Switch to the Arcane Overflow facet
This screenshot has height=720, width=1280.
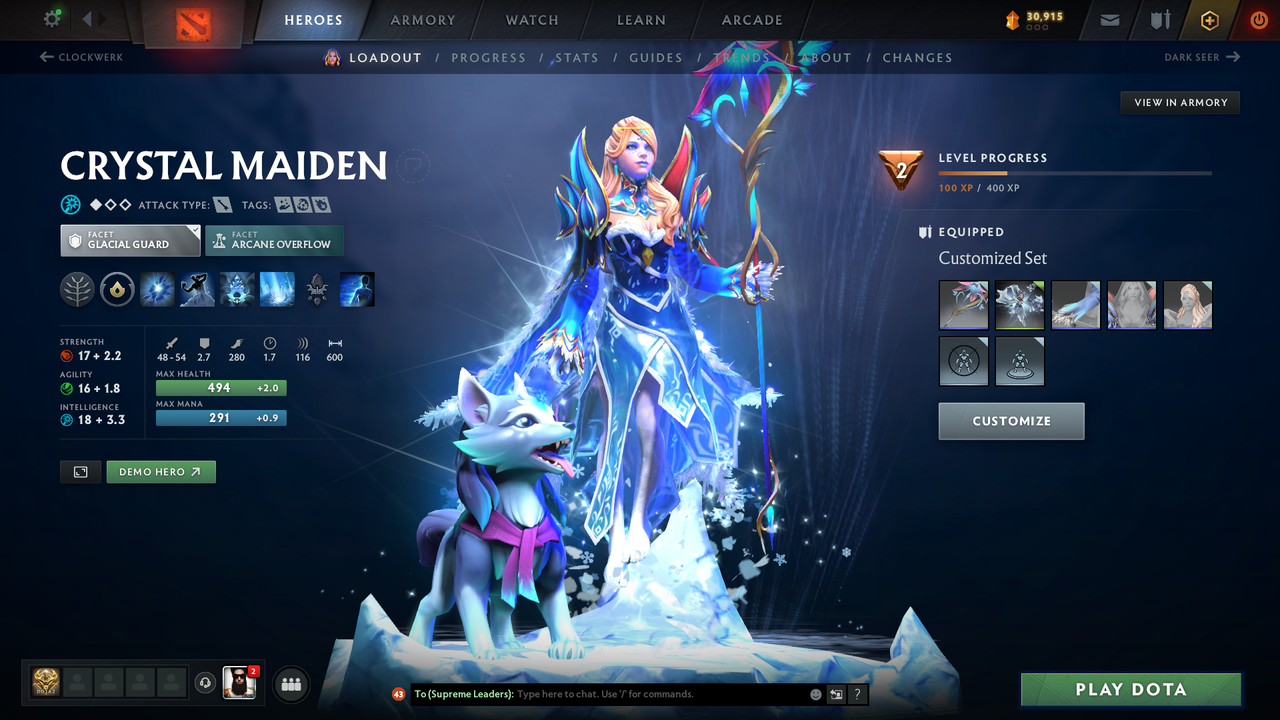point(274,240)
